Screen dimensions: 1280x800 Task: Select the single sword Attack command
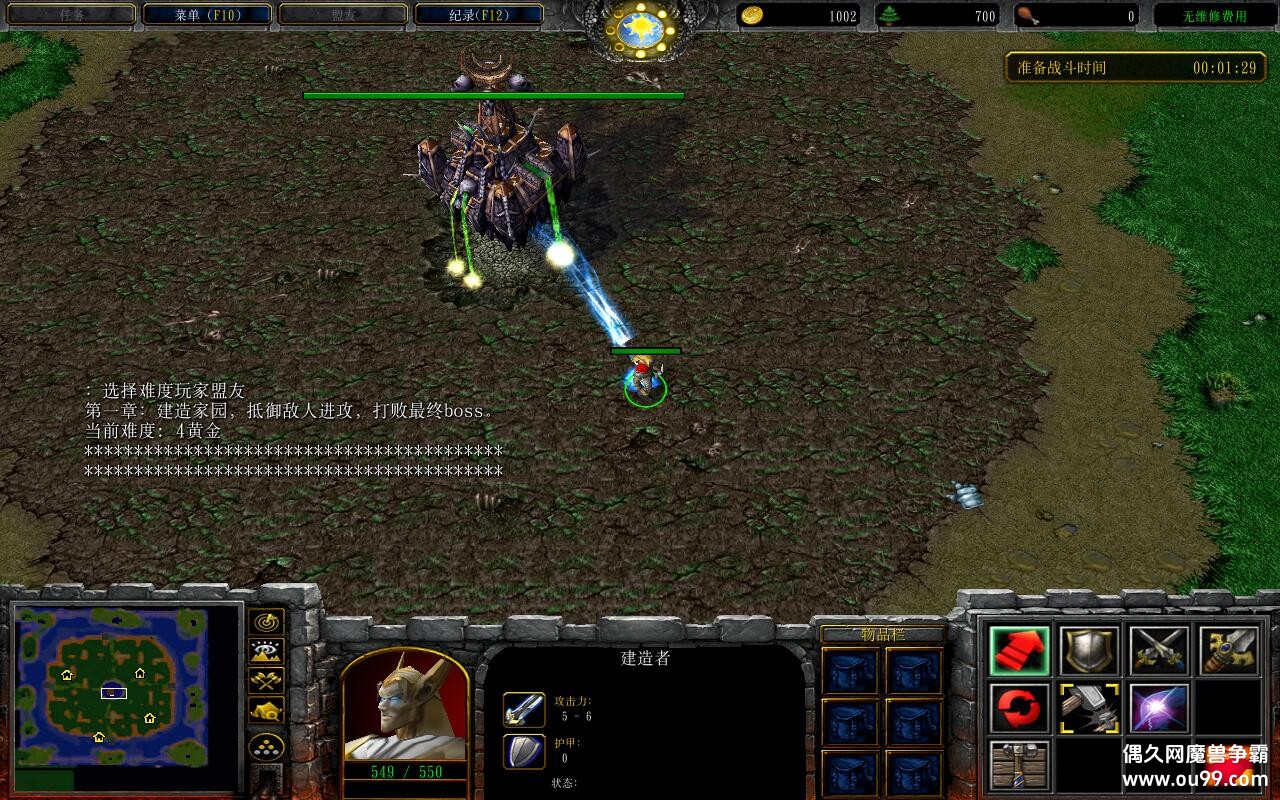point(1229,651)
